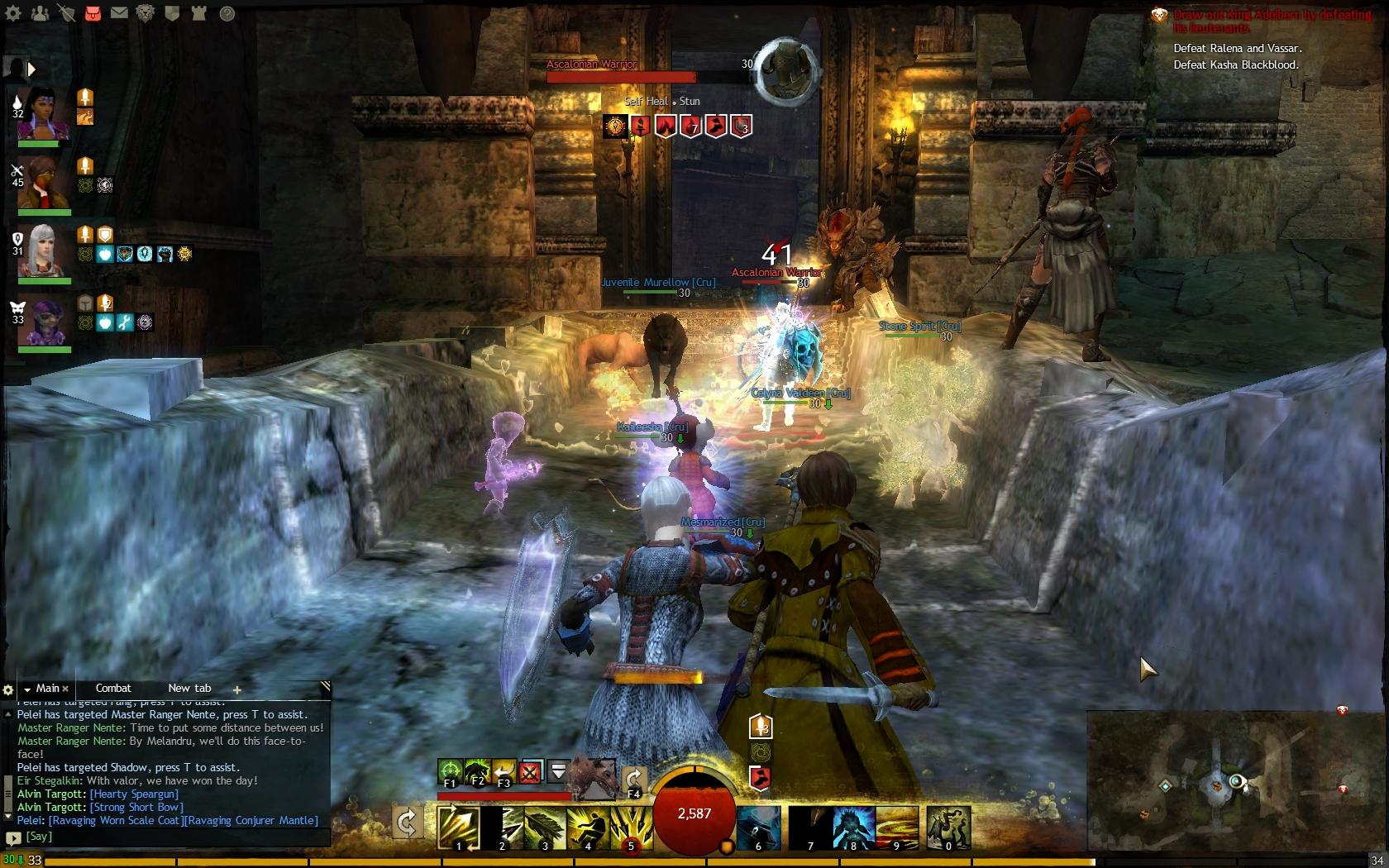Open the inventory bag icon
The height and width of the screenshot is (868, 1389).
(93, 13)
